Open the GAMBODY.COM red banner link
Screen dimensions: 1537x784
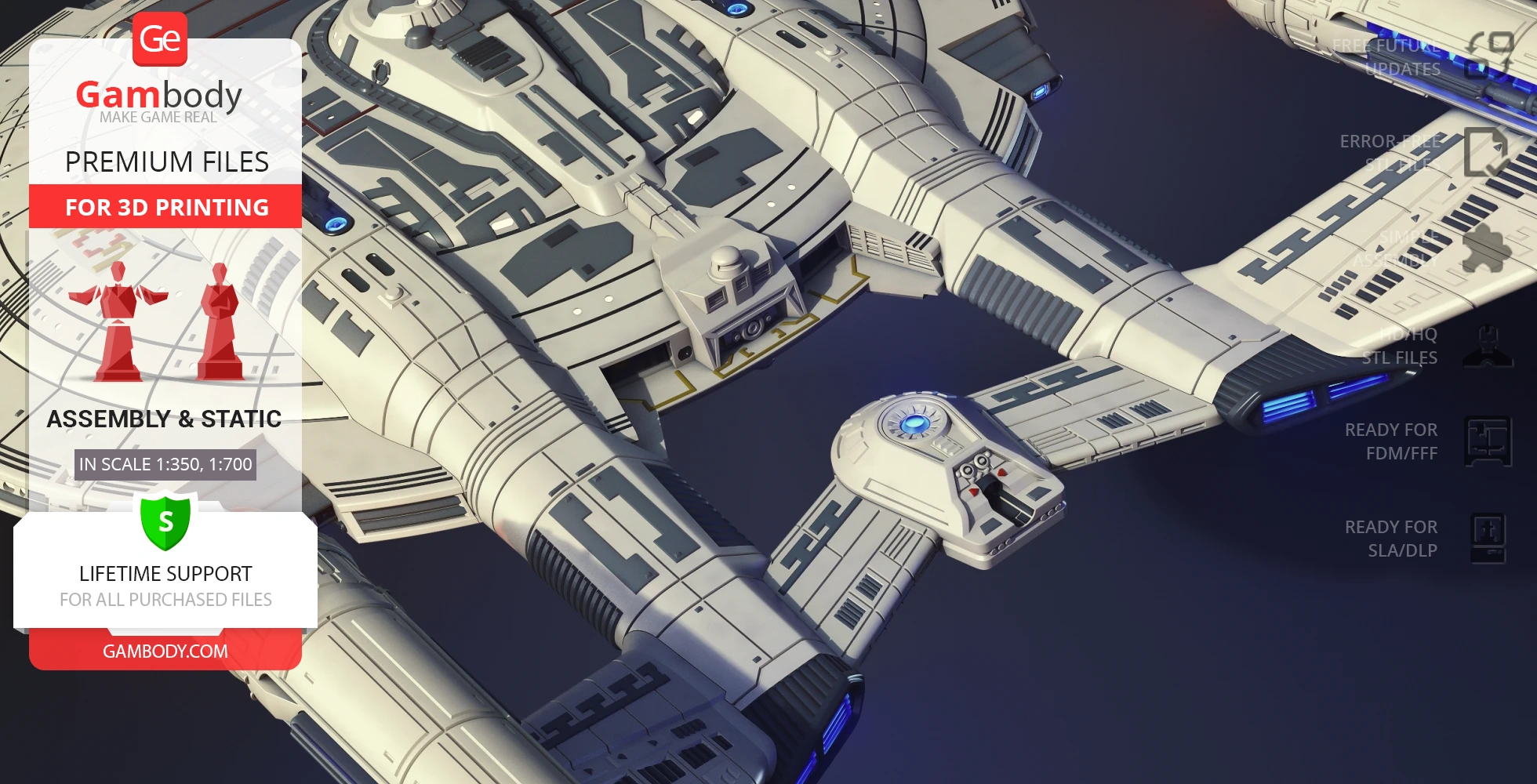(165, 651)
